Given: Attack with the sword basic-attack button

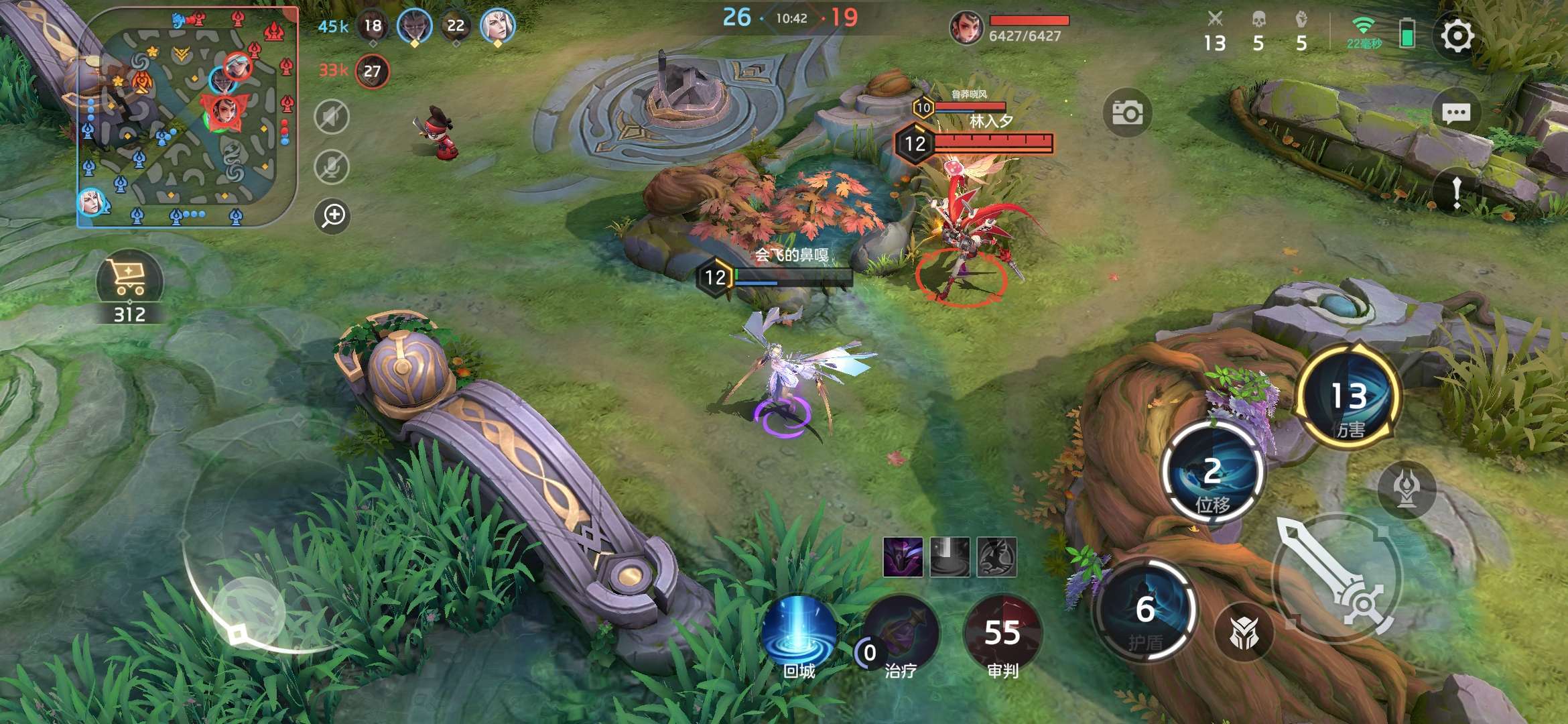Looking at the screenshot, I should (1337, 577).
